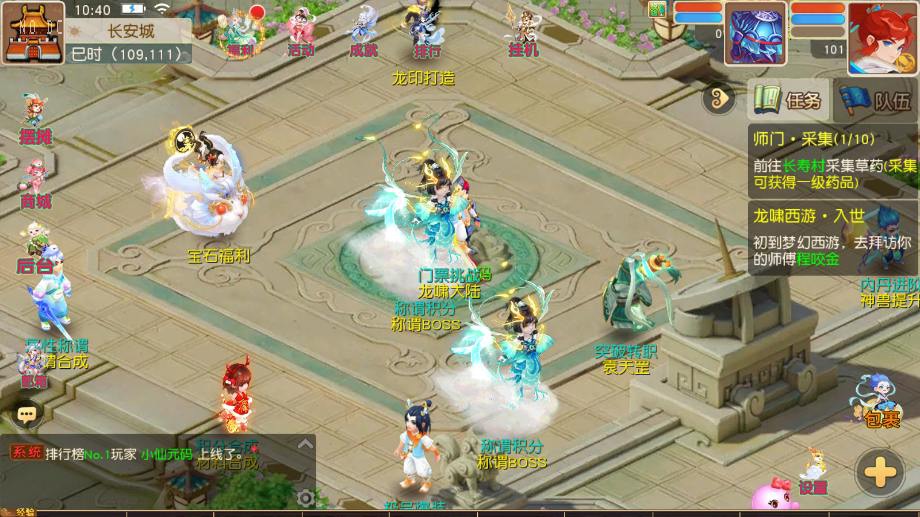The width and height of the screenshot is (920, 517).
Task: Open chat settings gear icon
Action: [x=306, y=496]
